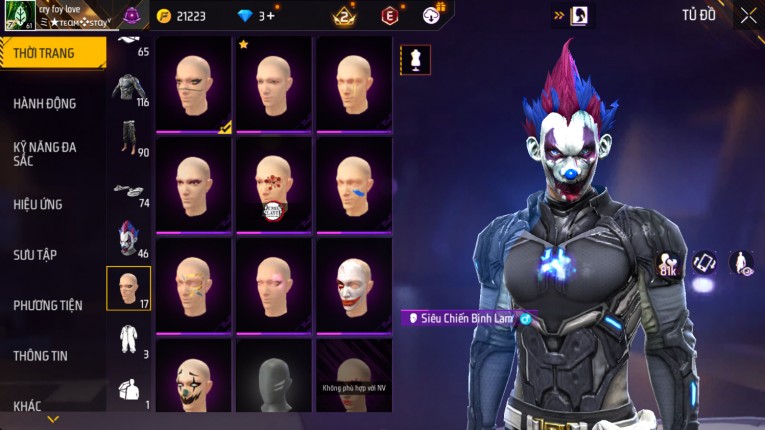
Task: Select the Thời Trang tab
Action: 45,53
